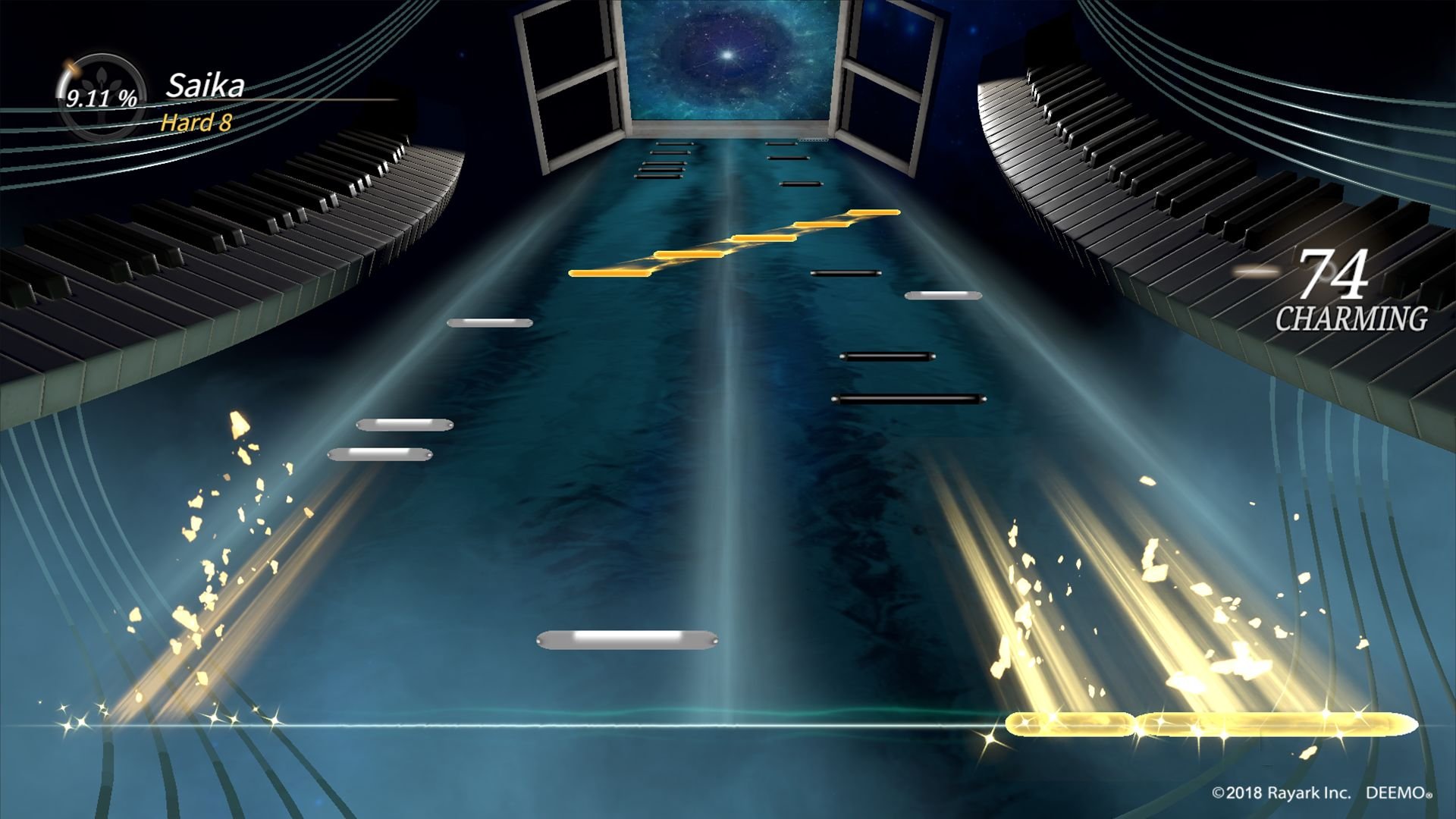This screenshot has height=819, width=1456.
Task: Select the small silver note on the right side
Action: coord(944,296)
